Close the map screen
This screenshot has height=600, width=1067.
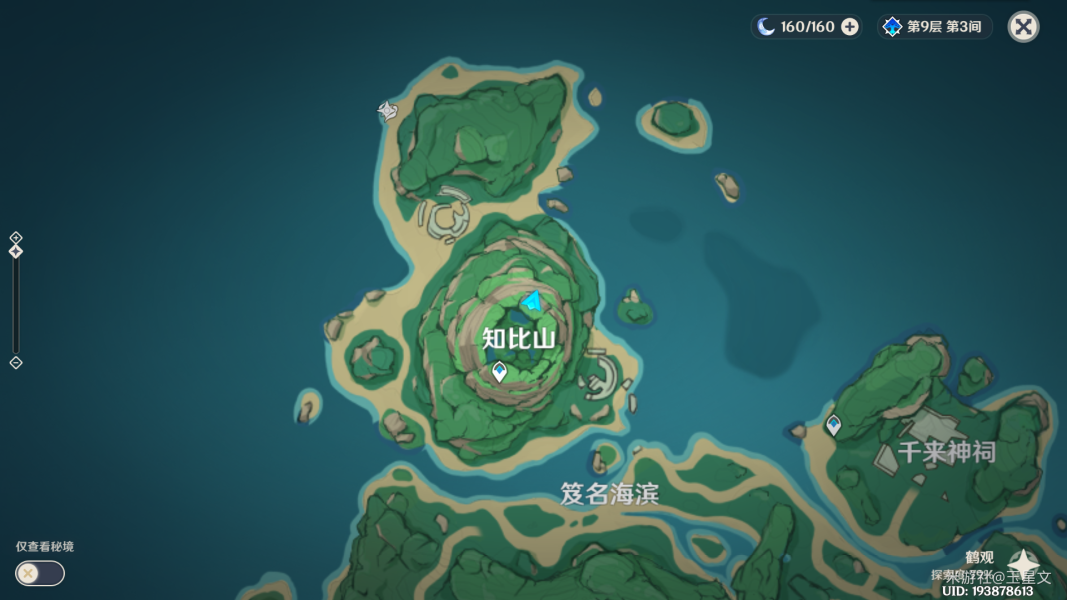tap(1023, 27)
